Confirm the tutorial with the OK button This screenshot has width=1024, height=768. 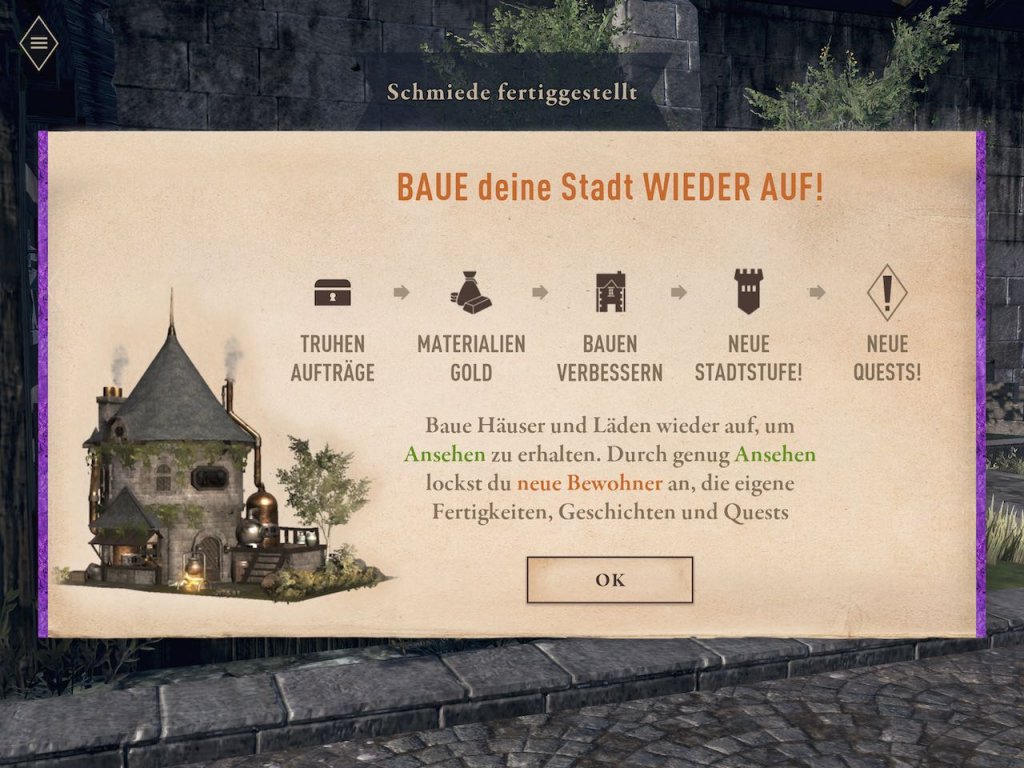(x=609, y=580)
